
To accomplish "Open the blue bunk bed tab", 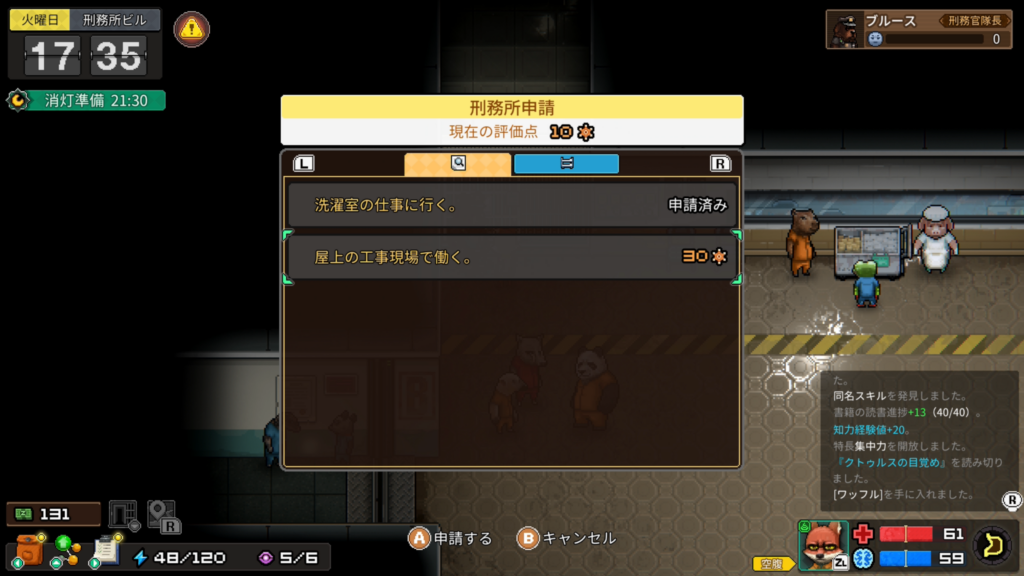I will 566,164.
